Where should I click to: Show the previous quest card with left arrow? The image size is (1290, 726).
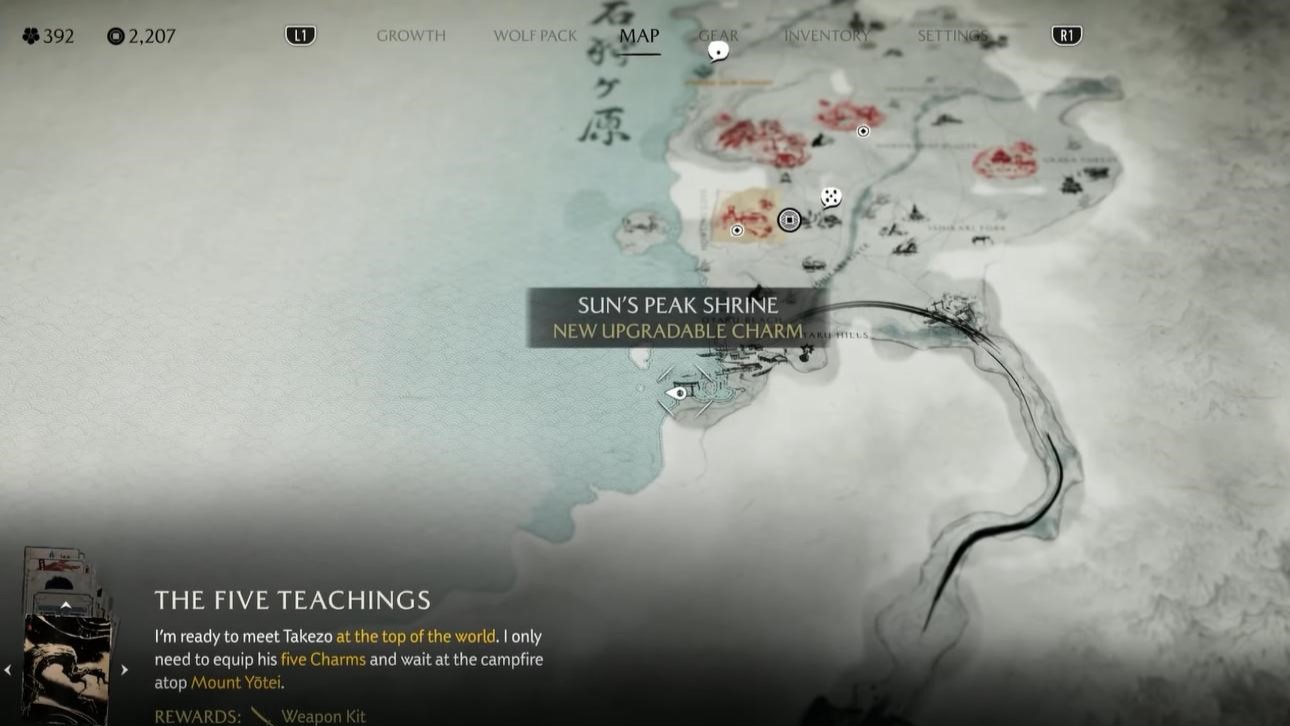coord(9,670)
